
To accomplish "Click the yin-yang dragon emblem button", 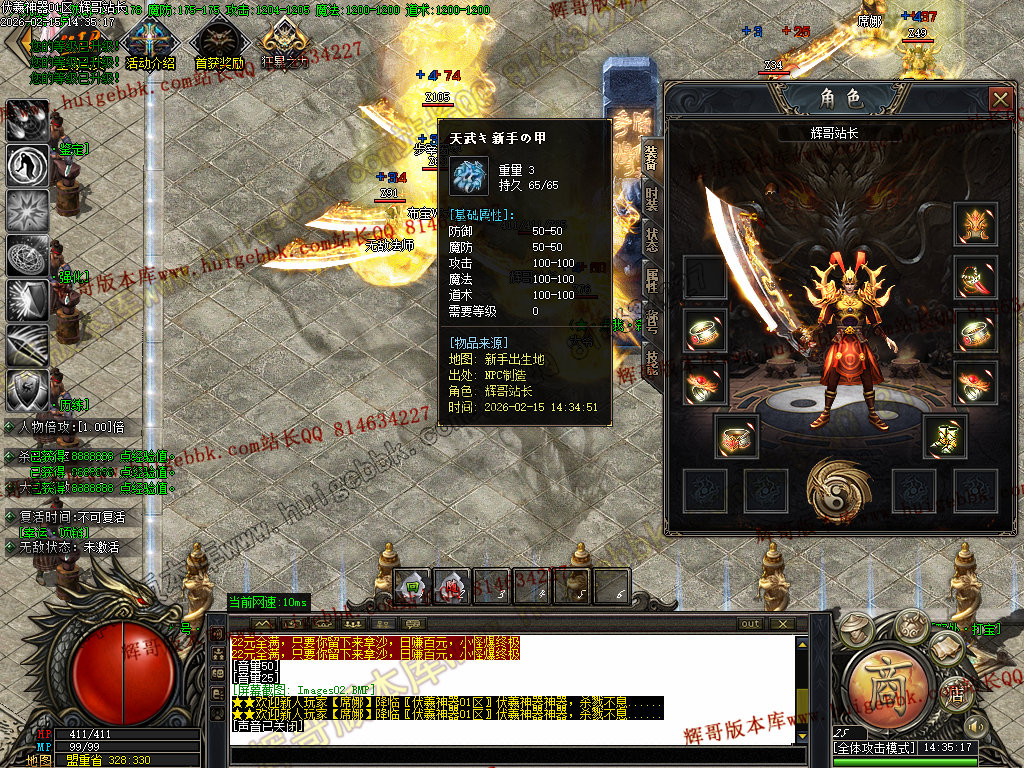I will (837, 490).
